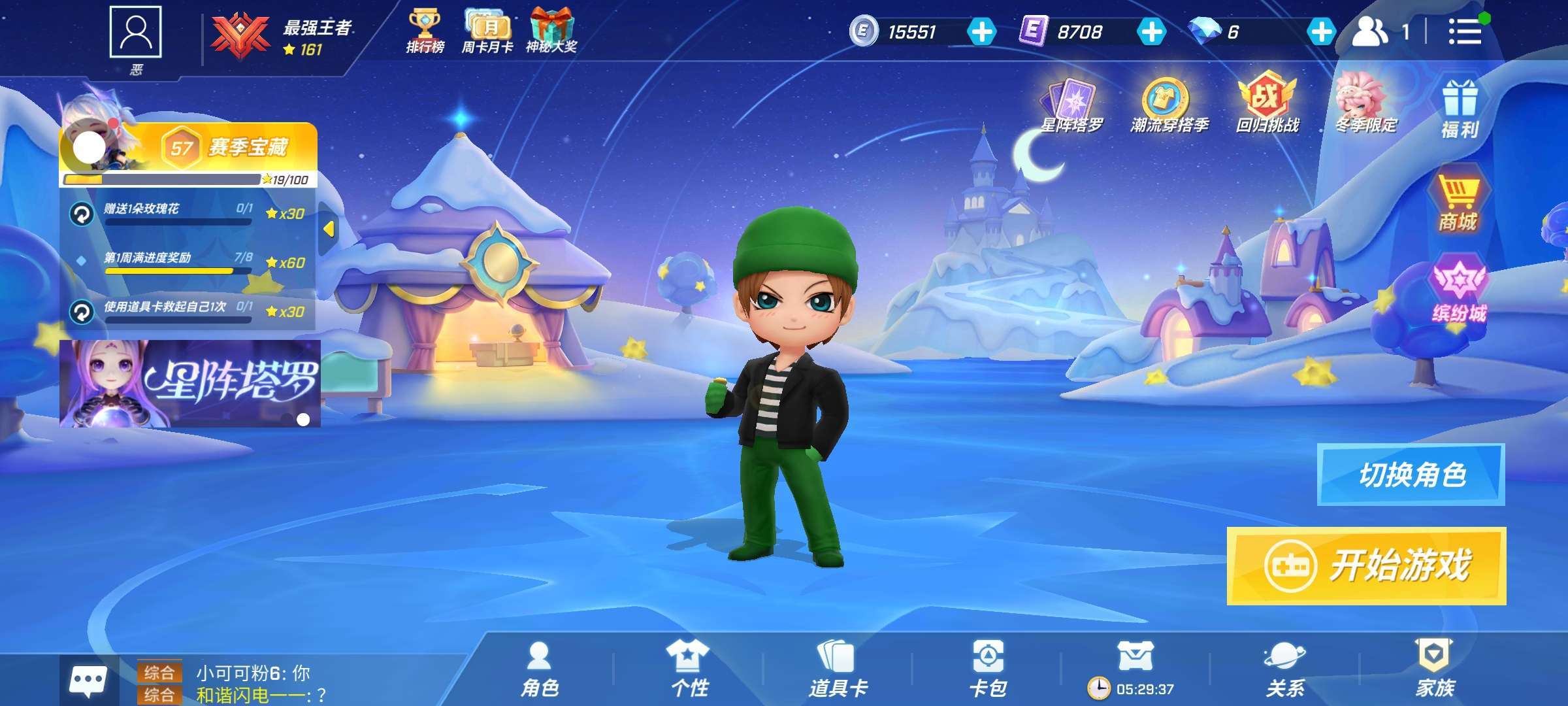Screen dimensions: 1568x706
Task: Open the player profile avatar
Action: pyautogui.click(x=135, y=33)
